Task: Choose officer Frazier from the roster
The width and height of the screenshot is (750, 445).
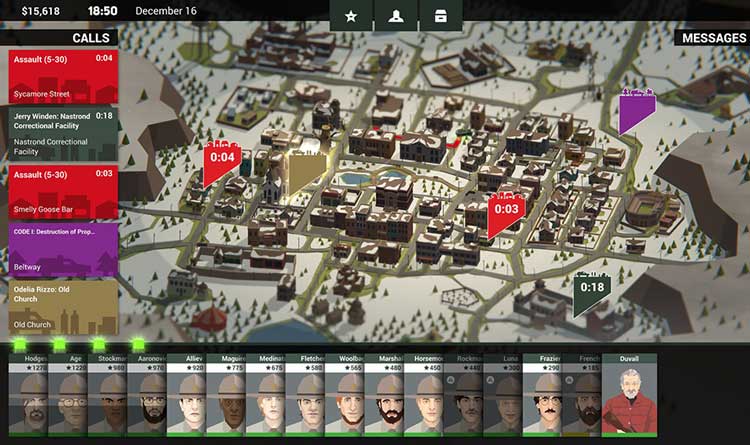Action: click(x=549, y=400)
